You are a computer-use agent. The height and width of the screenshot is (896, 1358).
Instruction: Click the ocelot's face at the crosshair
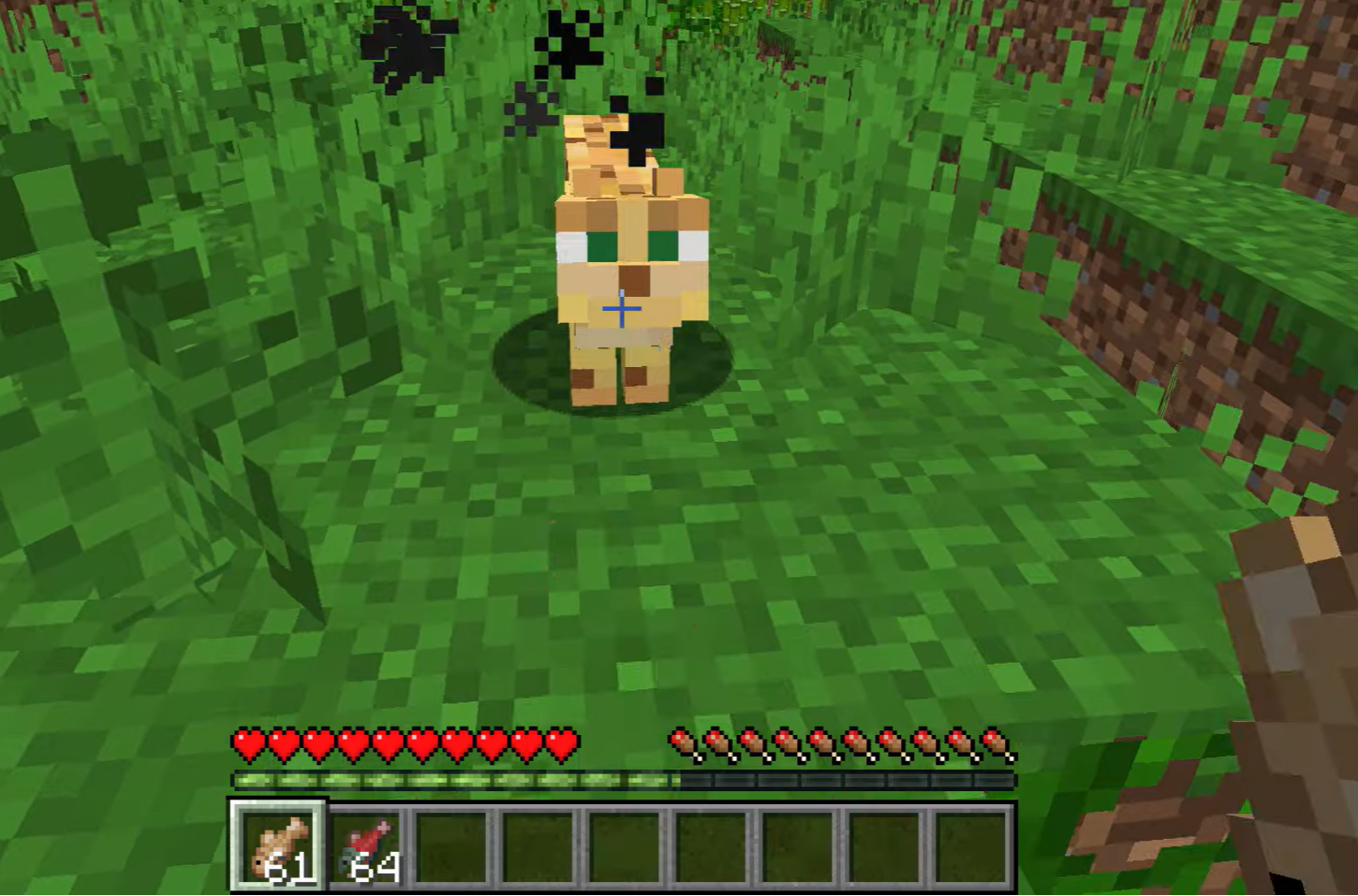622,307
